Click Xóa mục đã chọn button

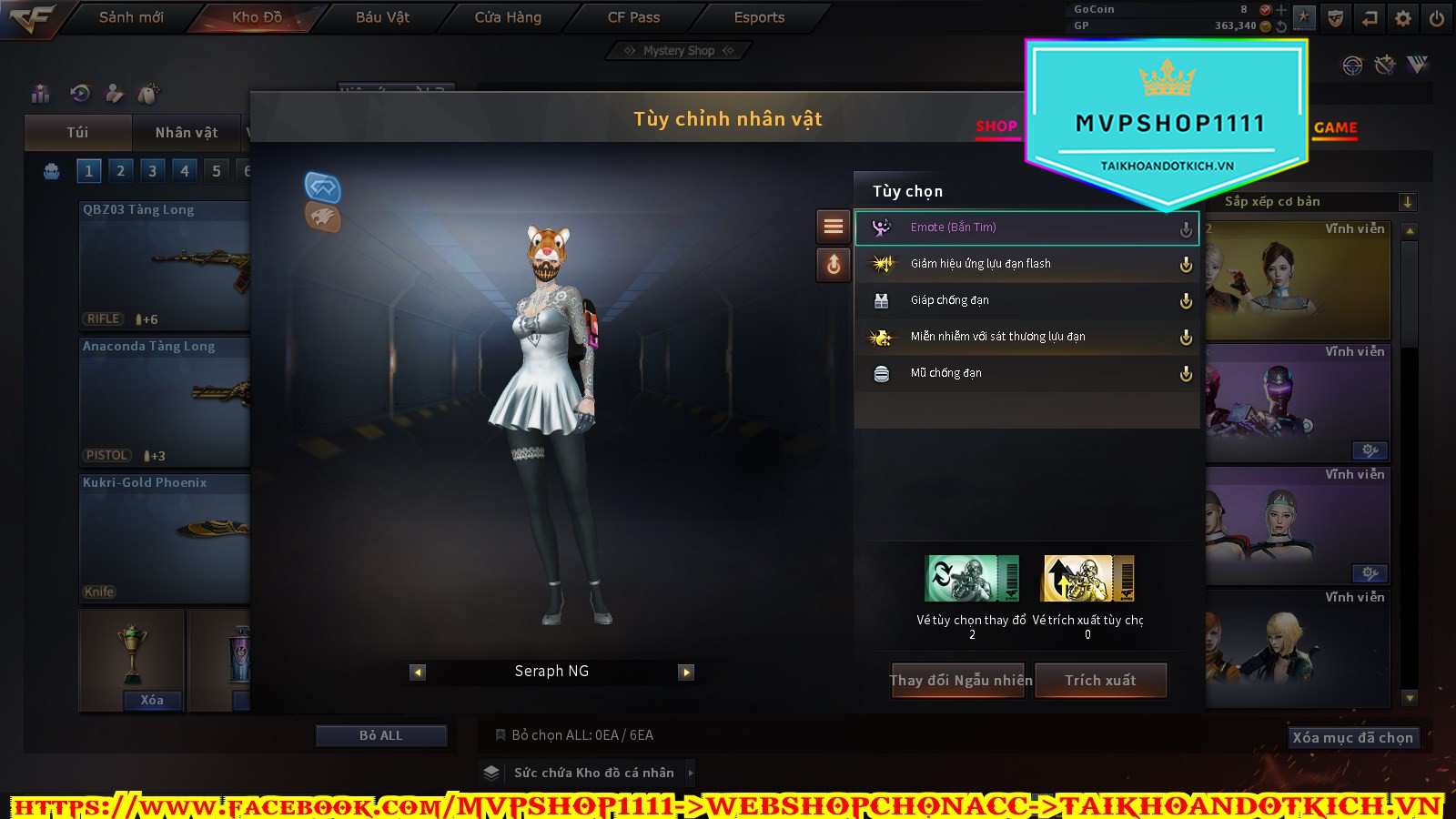1352,738
